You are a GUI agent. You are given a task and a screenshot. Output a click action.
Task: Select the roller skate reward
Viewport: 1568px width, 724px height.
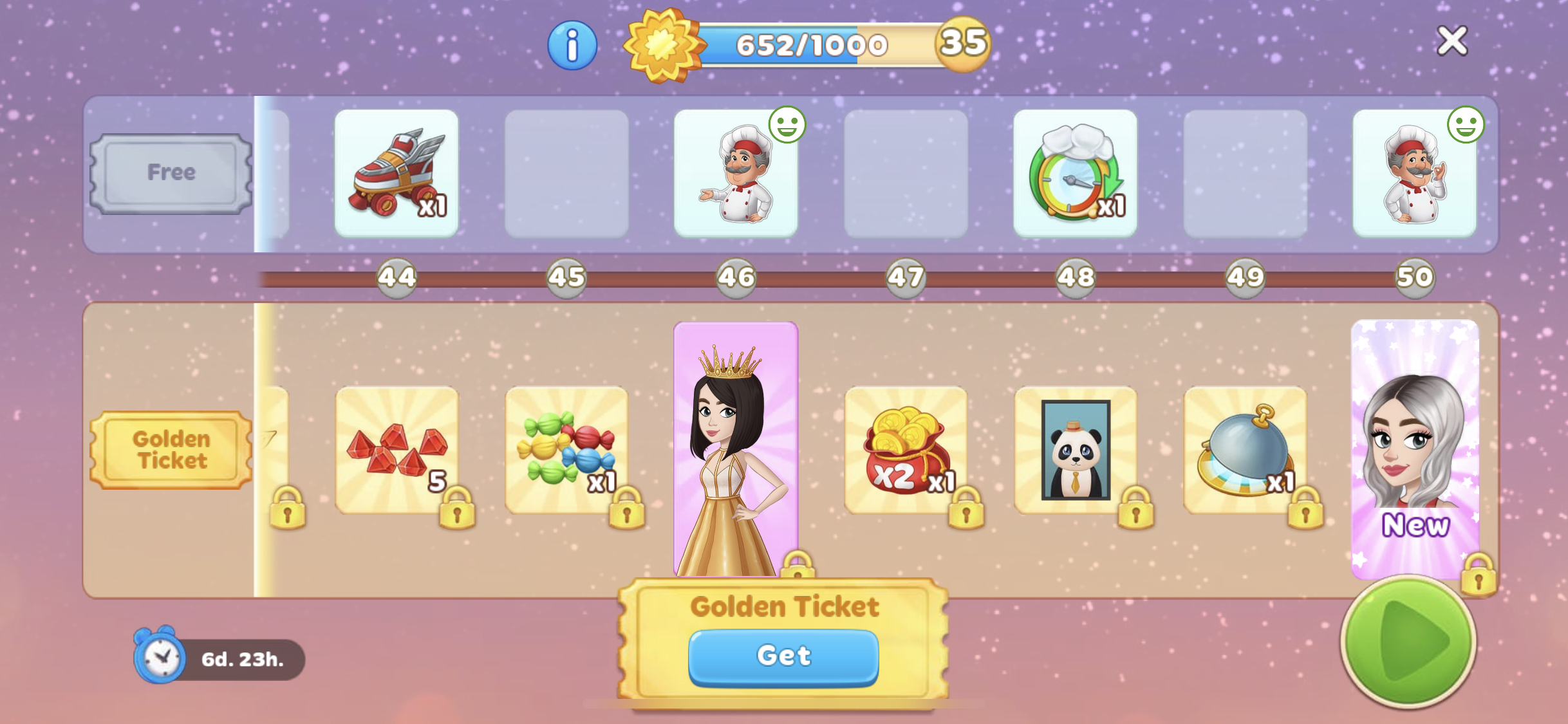coord(397,172)
